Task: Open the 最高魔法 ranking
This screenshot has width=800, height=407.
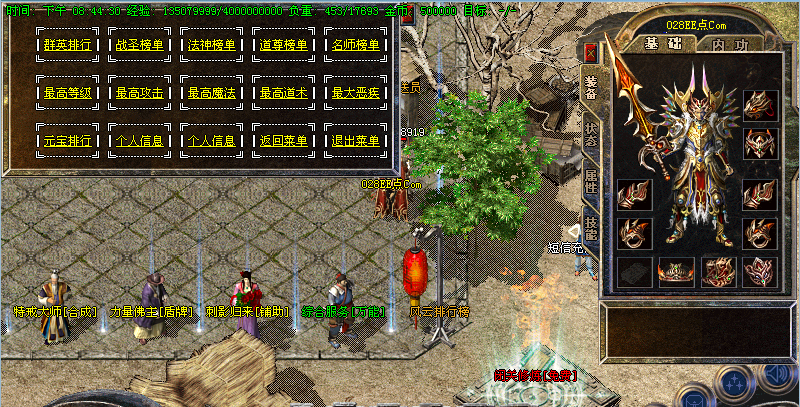Action: pos(212,93)
